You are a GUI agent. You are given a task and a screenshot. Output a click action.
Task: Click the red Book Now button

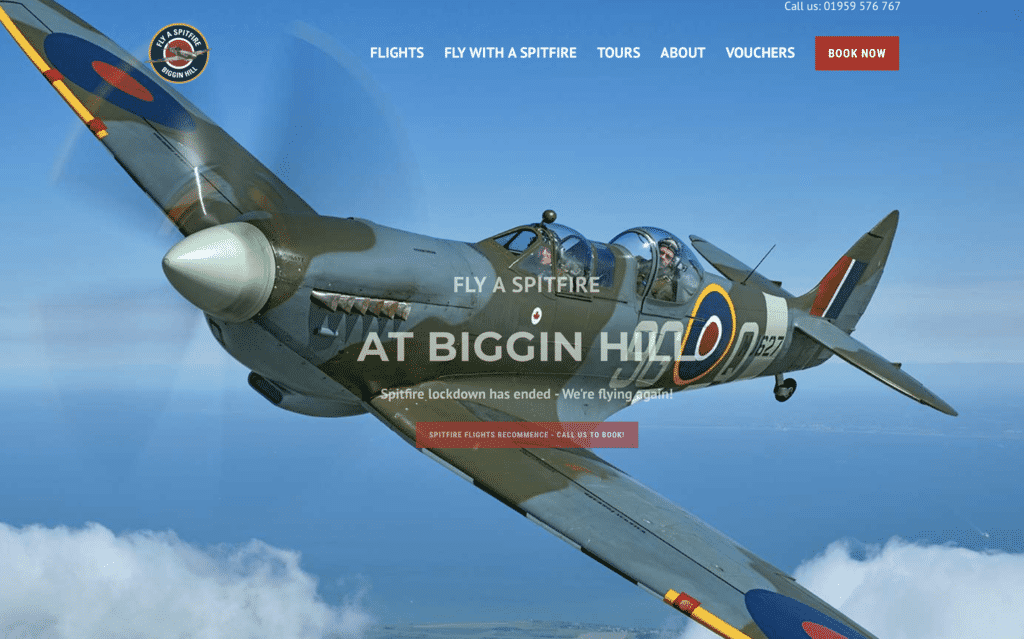(856, 53)
